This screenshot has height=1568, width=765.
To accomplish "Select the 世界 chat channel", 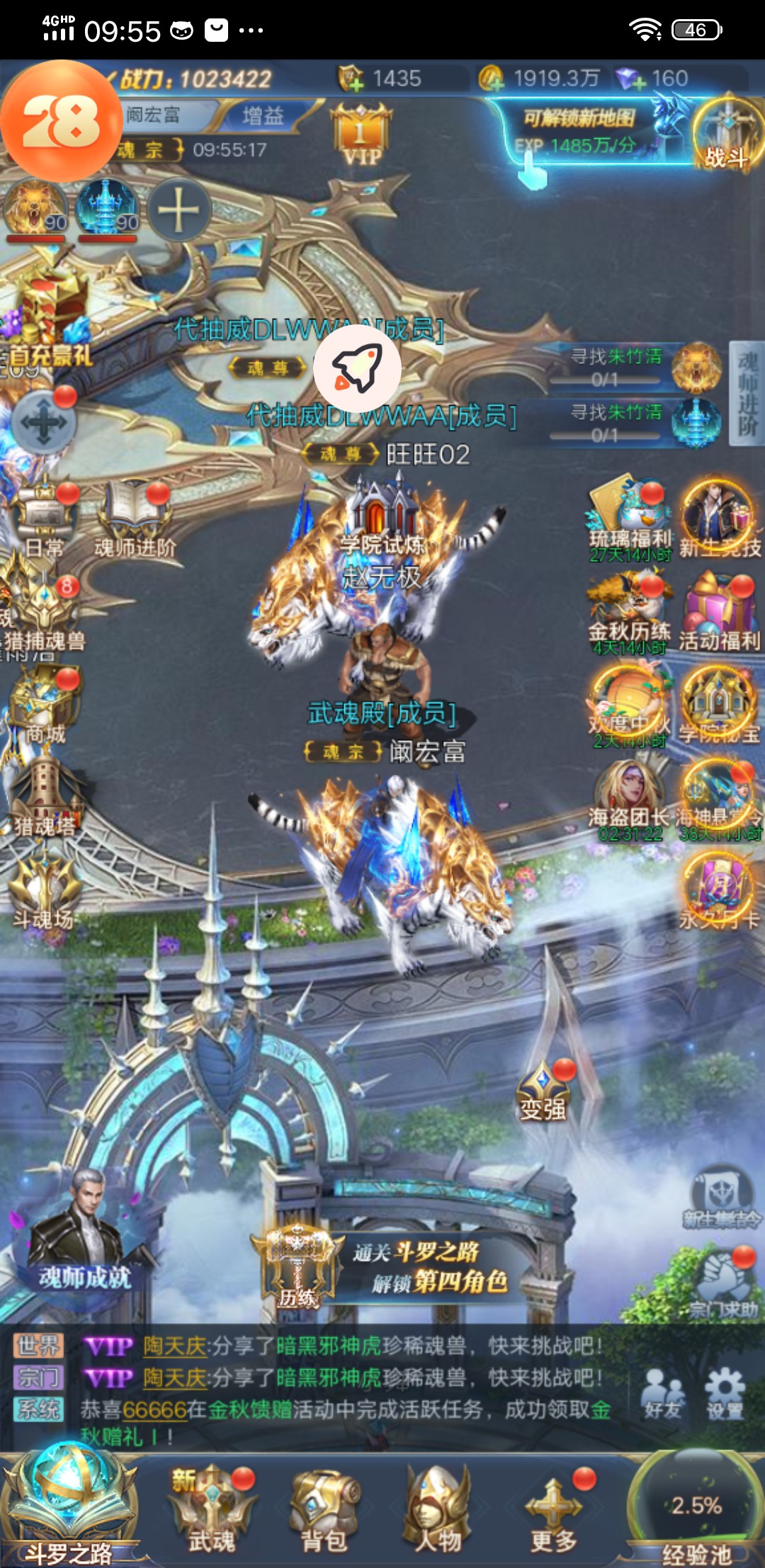I will [x=39, y=1345].
